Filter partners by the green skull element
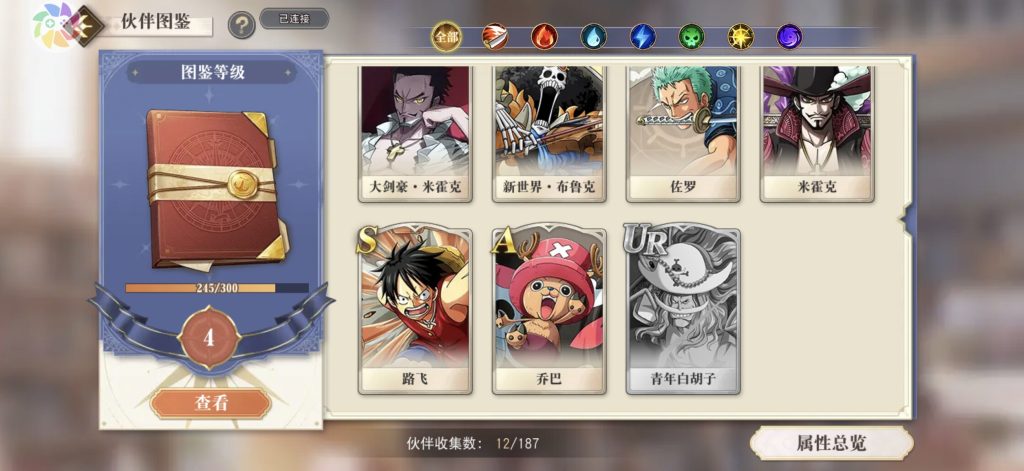1024x471 pixels. coord(691,37)
